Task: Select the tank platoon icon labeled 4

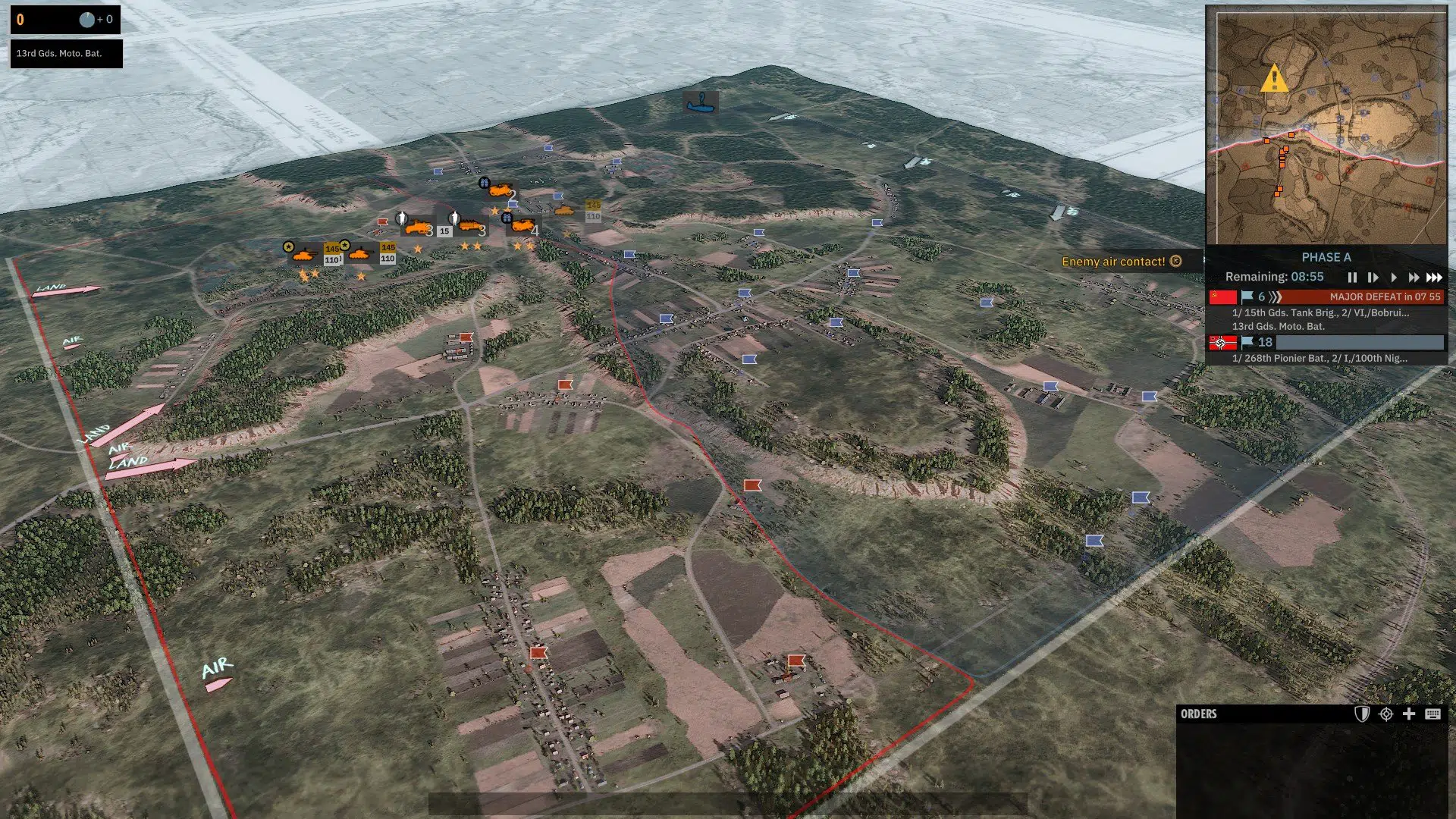Action: 522,227
